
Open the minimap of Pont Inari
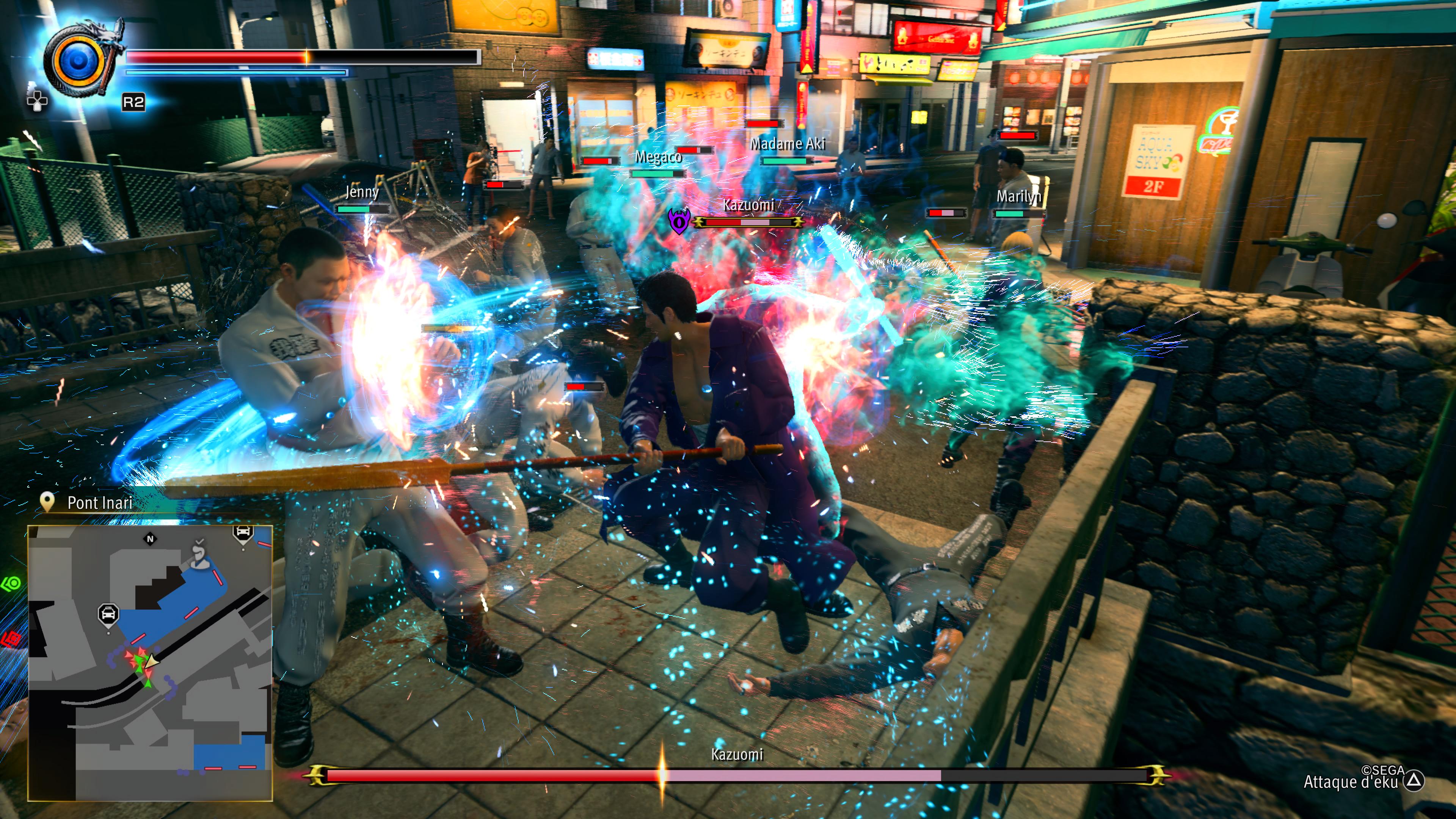click(x=151, y=662)
